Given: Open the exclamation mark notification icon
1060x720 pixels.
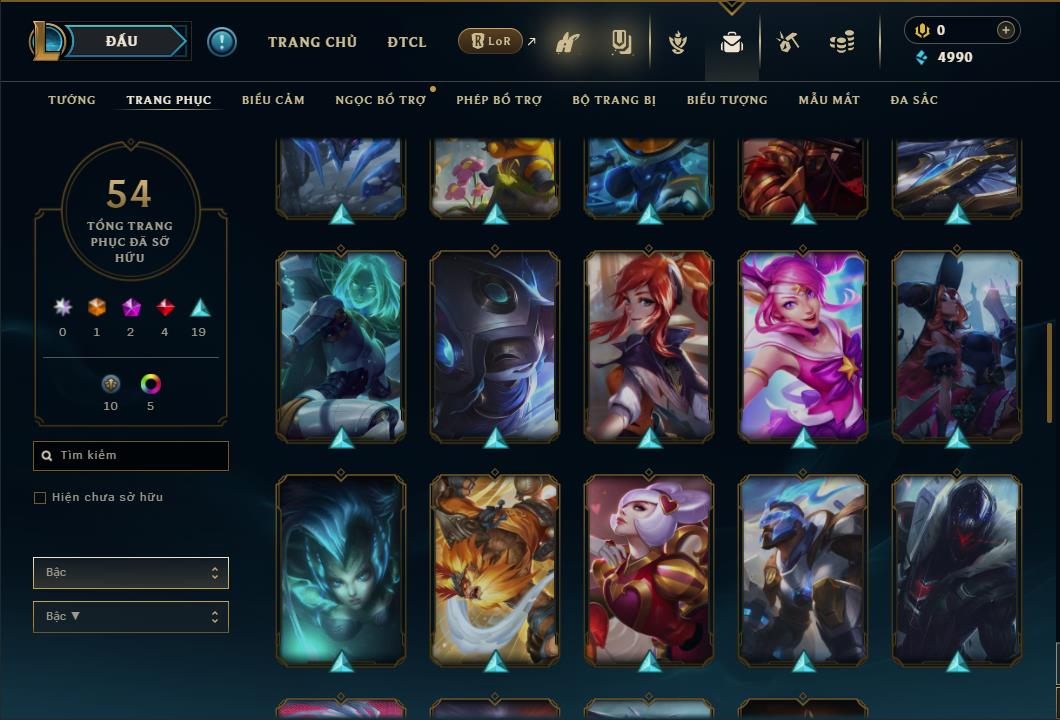Looking at the screenshot, I should click(x=222, y=42).
